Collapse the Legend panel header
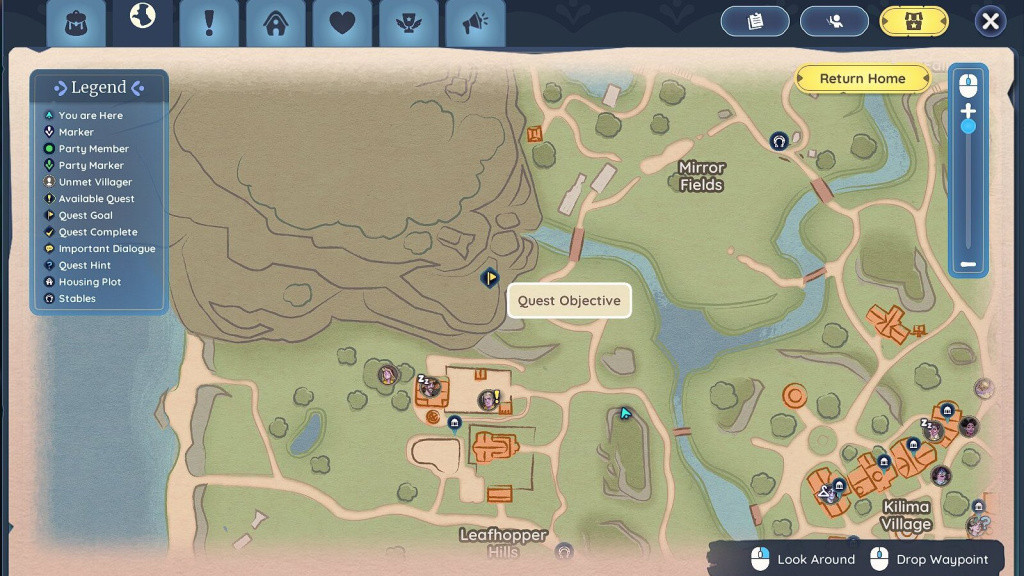 tap(99, 88)
